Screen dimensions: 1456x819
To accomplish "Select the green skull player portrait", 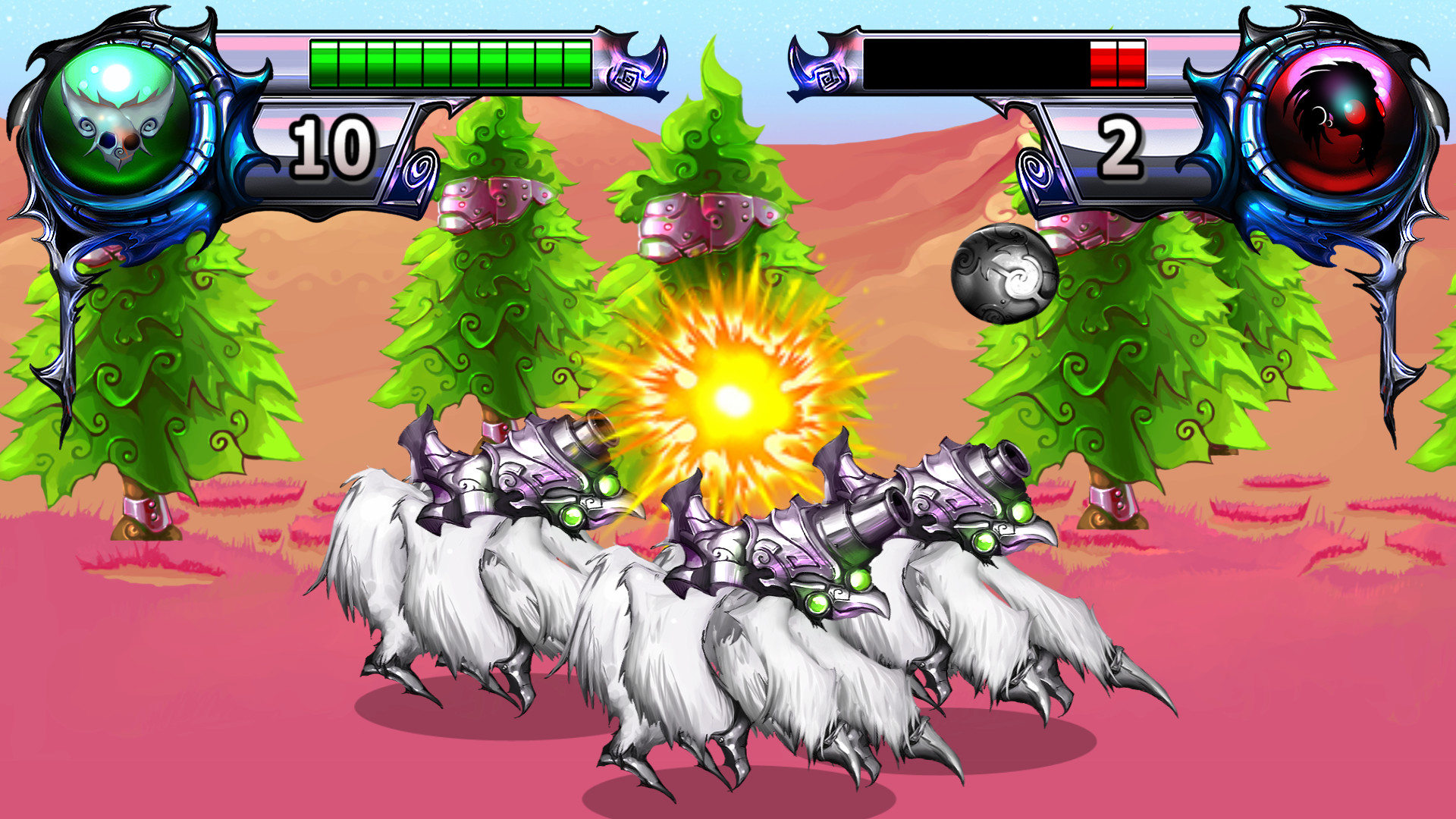I will 114,121.
